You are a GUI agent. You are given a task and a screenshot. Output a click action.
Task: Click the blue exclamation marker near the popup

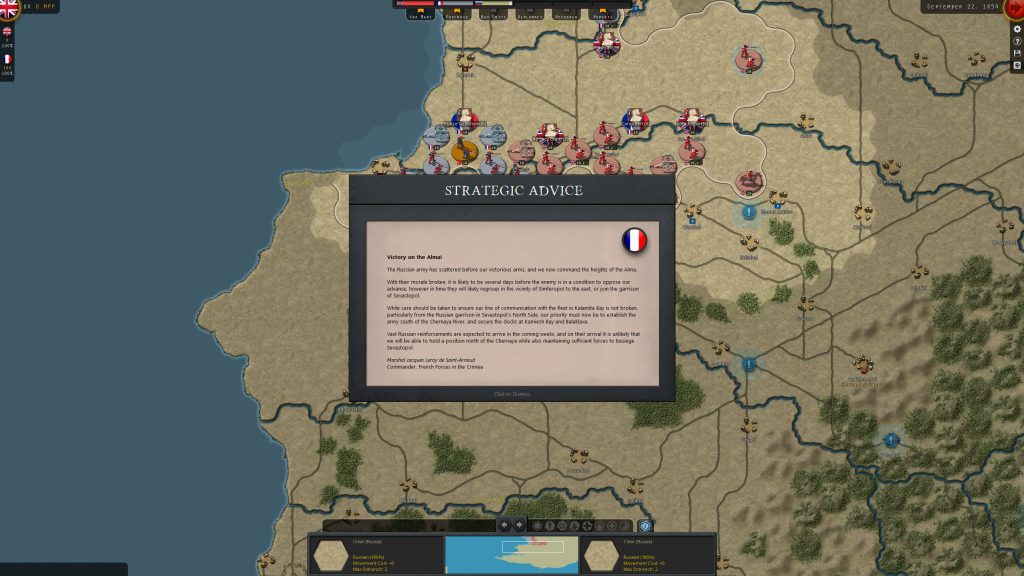click(748, 212)
